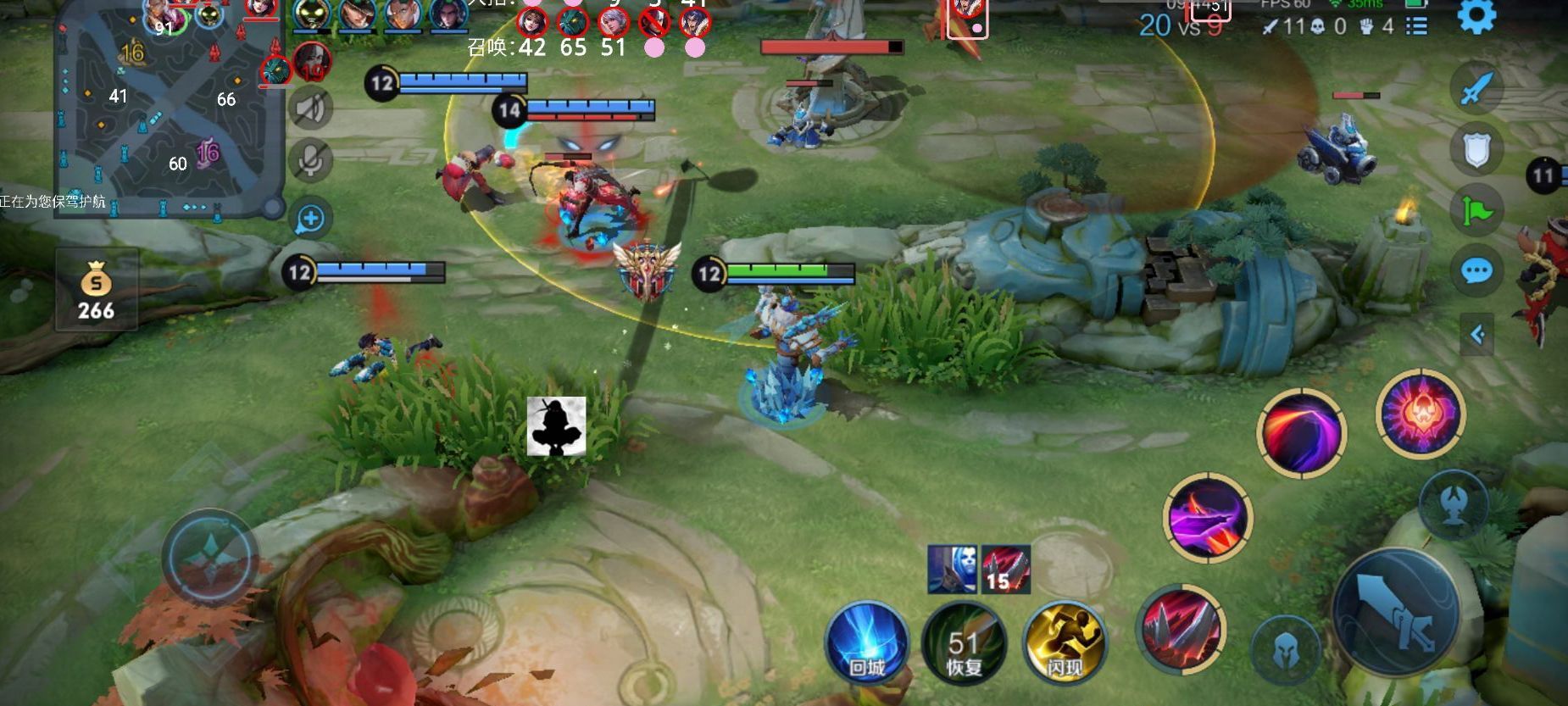This screenshot has width=1568, height=706.
Task: Toggle the speaker voice chat icon
Action: coord(310,108)
